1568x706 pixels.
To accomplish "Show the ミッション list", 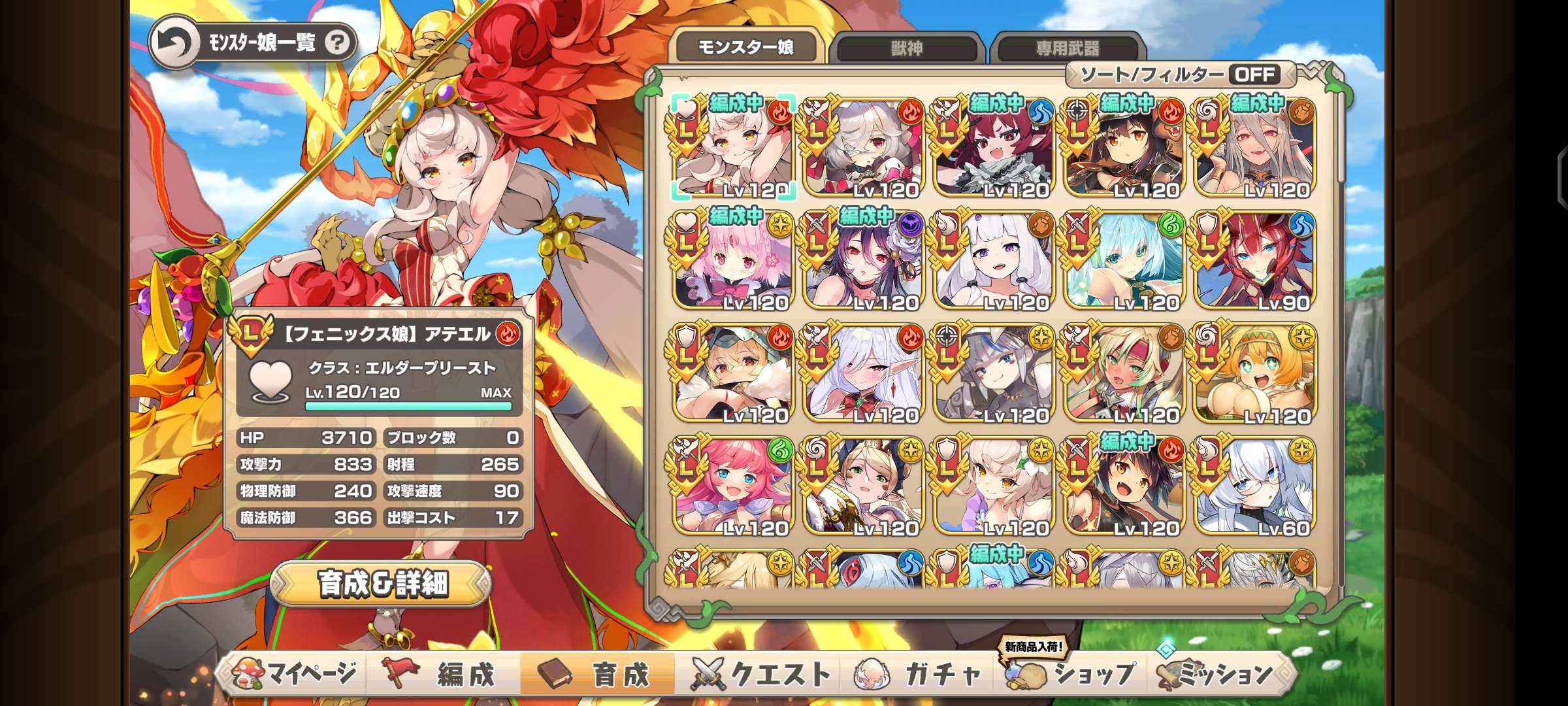I will (x=1217, y=674).
